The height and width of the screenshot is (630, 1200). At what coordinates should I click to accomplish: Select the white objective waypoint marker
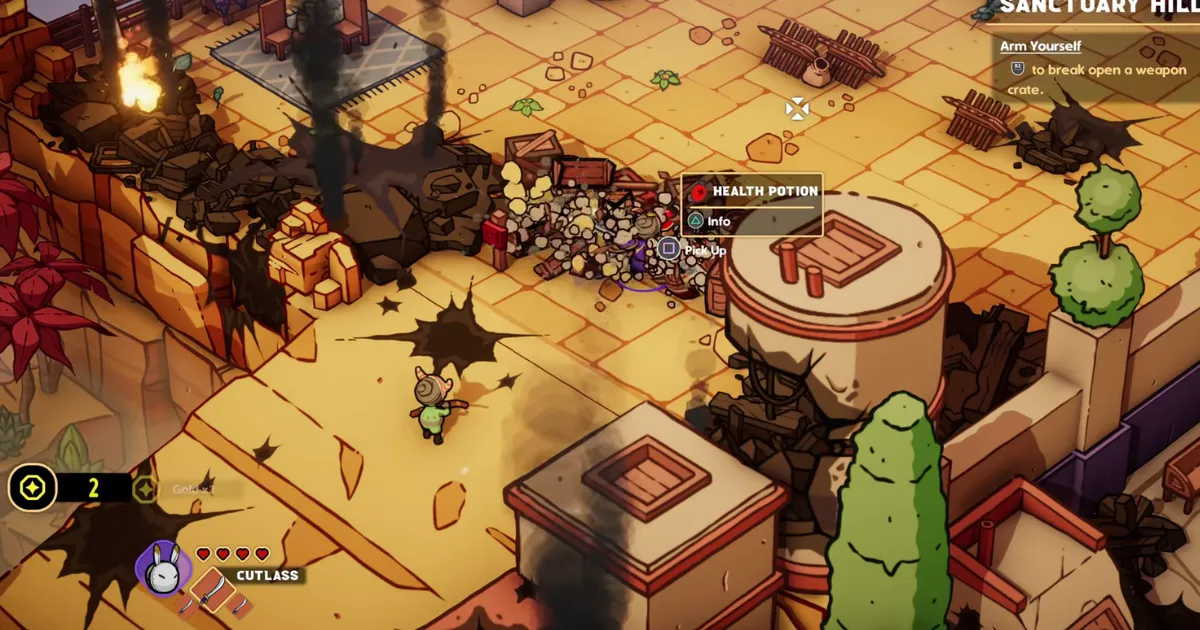(796, 109)
